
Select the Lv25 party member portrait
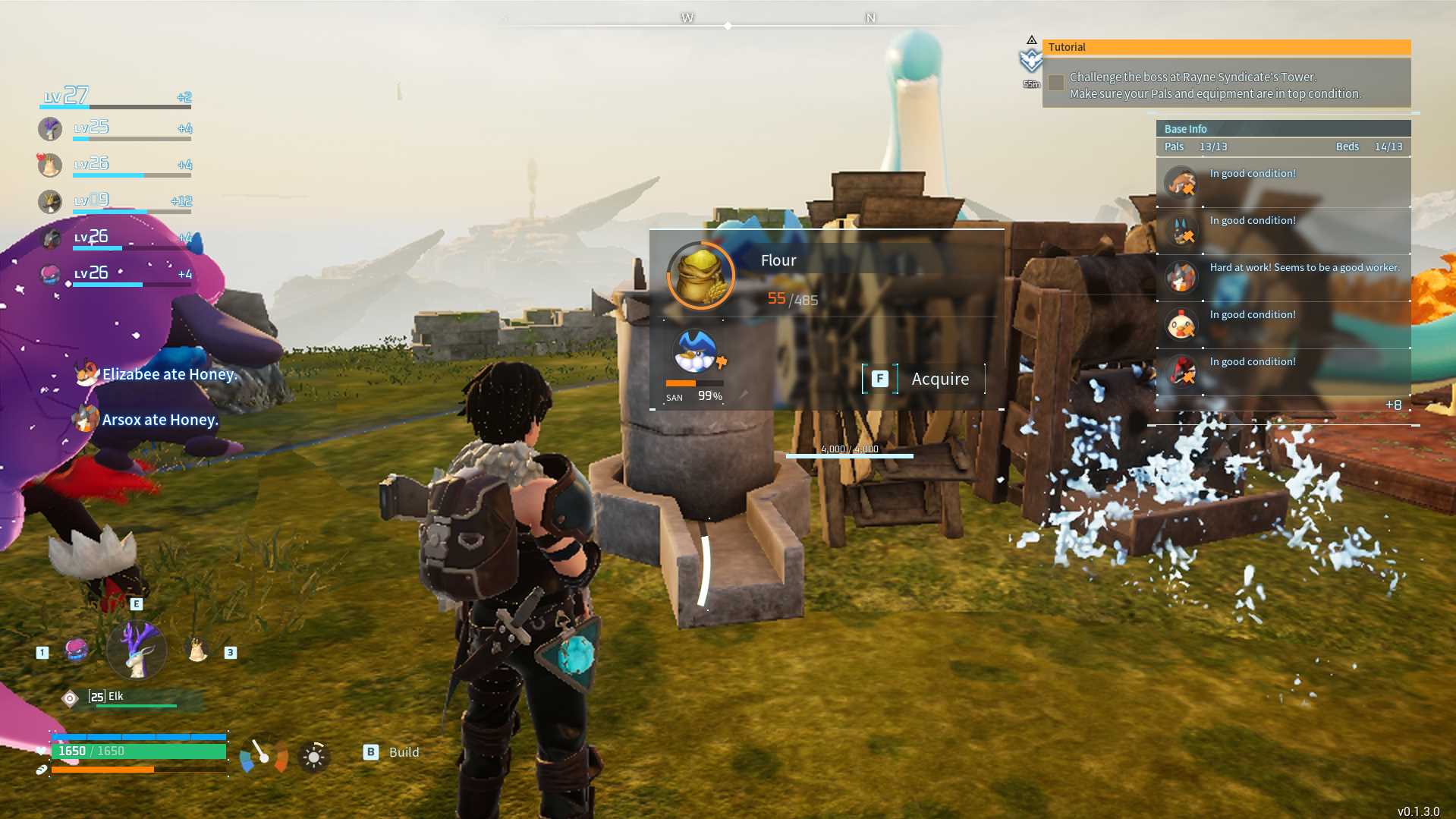tap(50, 129)
